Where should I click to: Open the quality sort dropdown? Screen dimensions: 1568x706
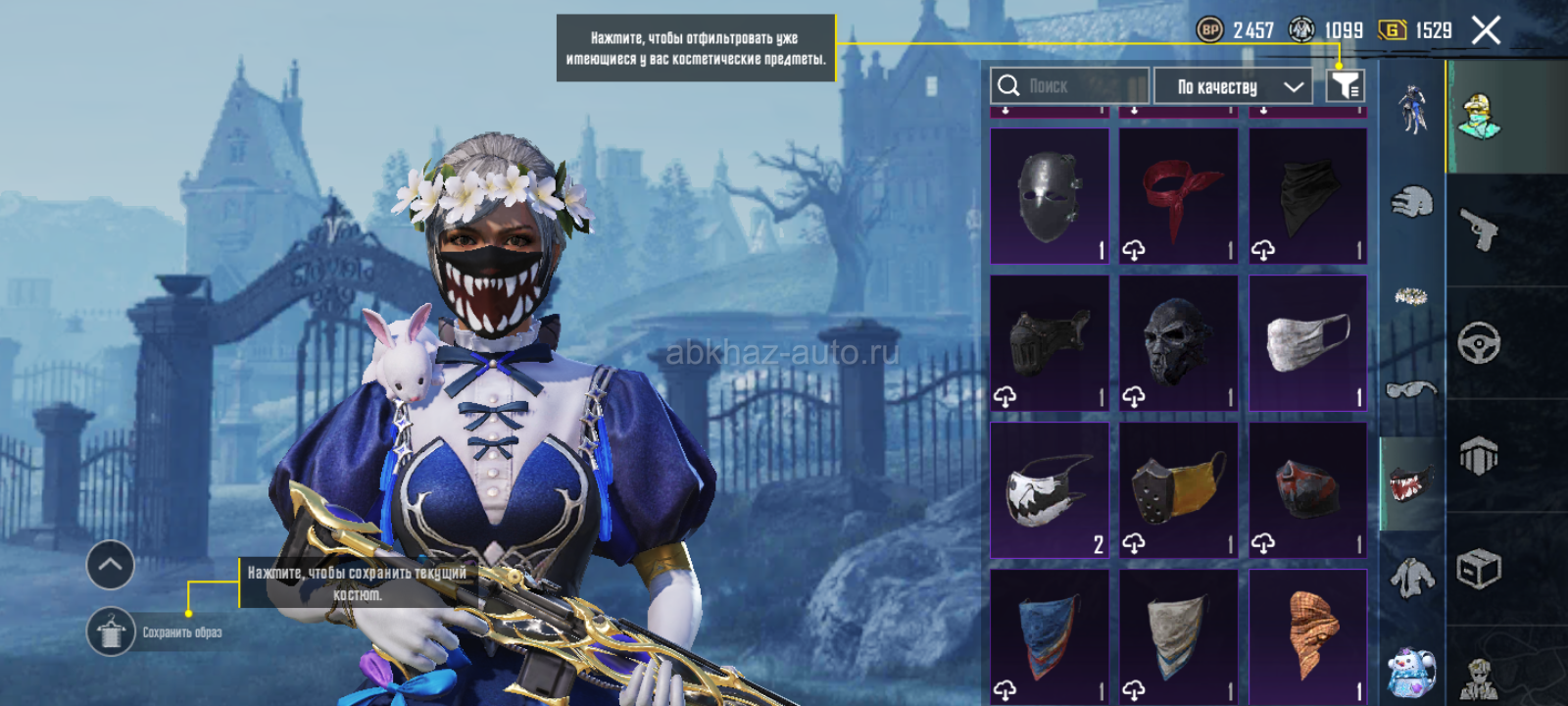coord(1233,86)
